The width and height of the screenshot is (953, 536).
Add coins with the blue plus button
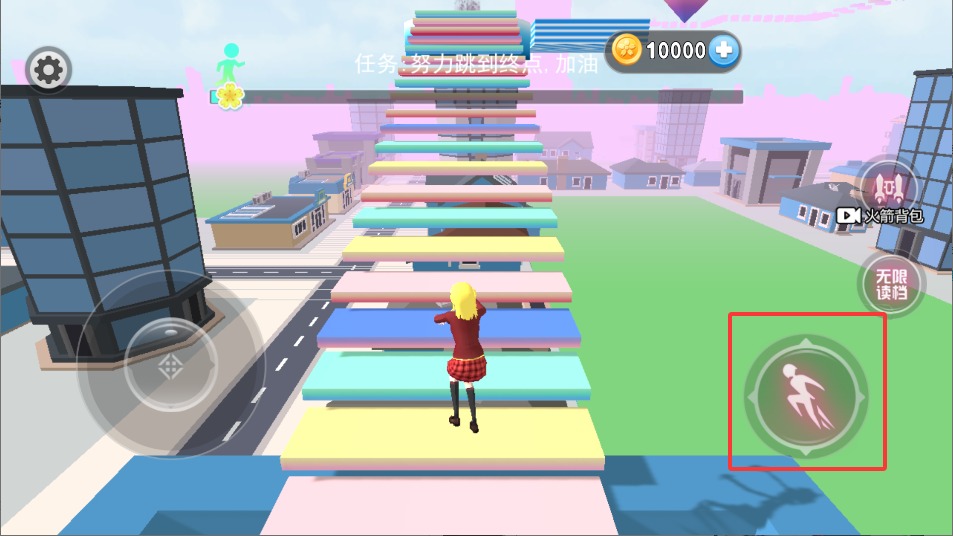tap(724, 51)
